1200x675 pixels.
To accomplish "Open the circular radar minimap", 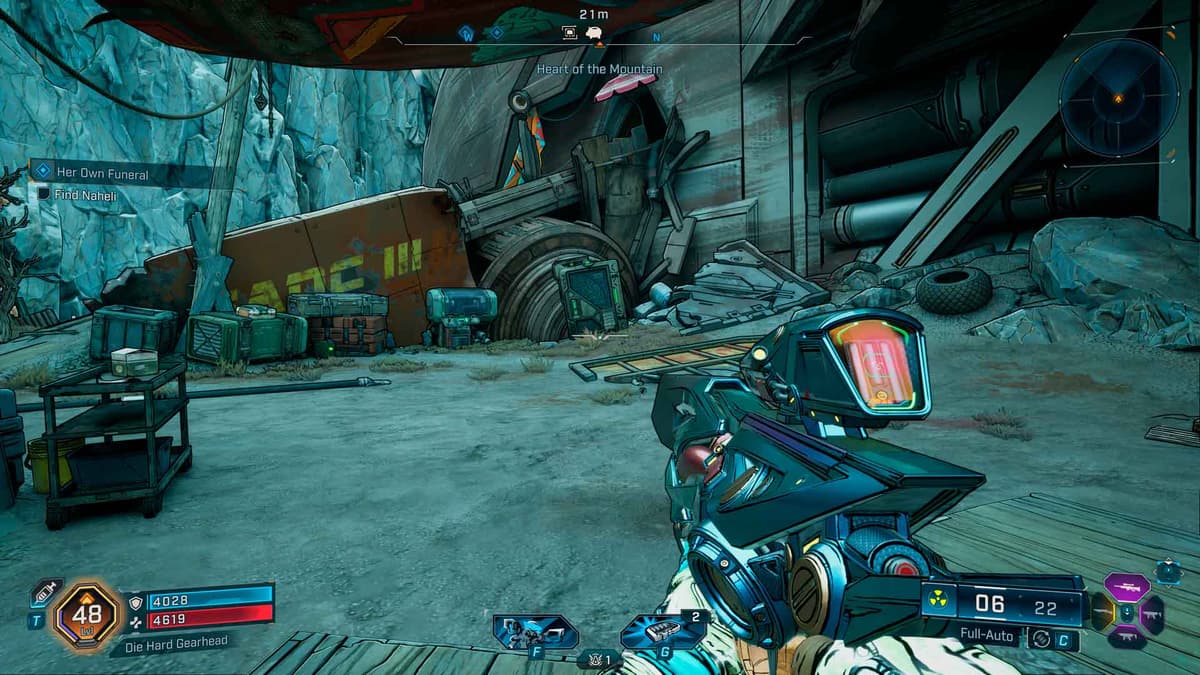I will [1118, 98].
